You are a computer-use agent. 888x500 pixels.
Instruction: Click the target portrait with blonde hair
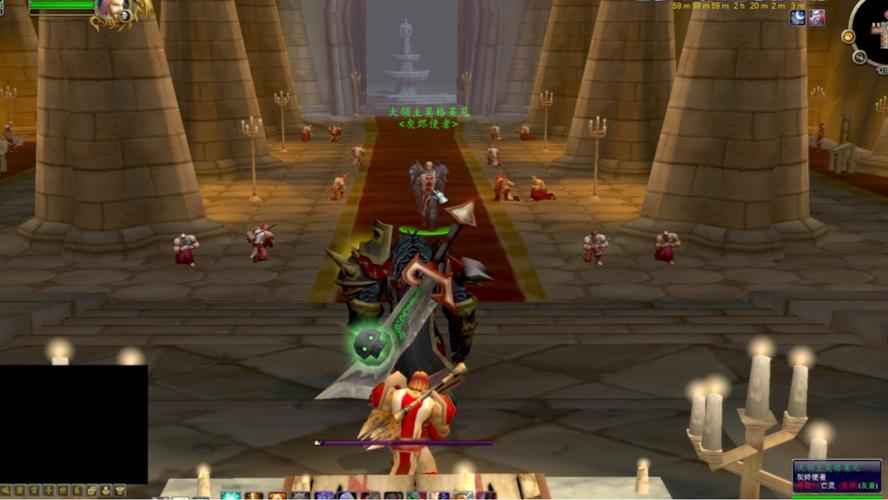110,11
